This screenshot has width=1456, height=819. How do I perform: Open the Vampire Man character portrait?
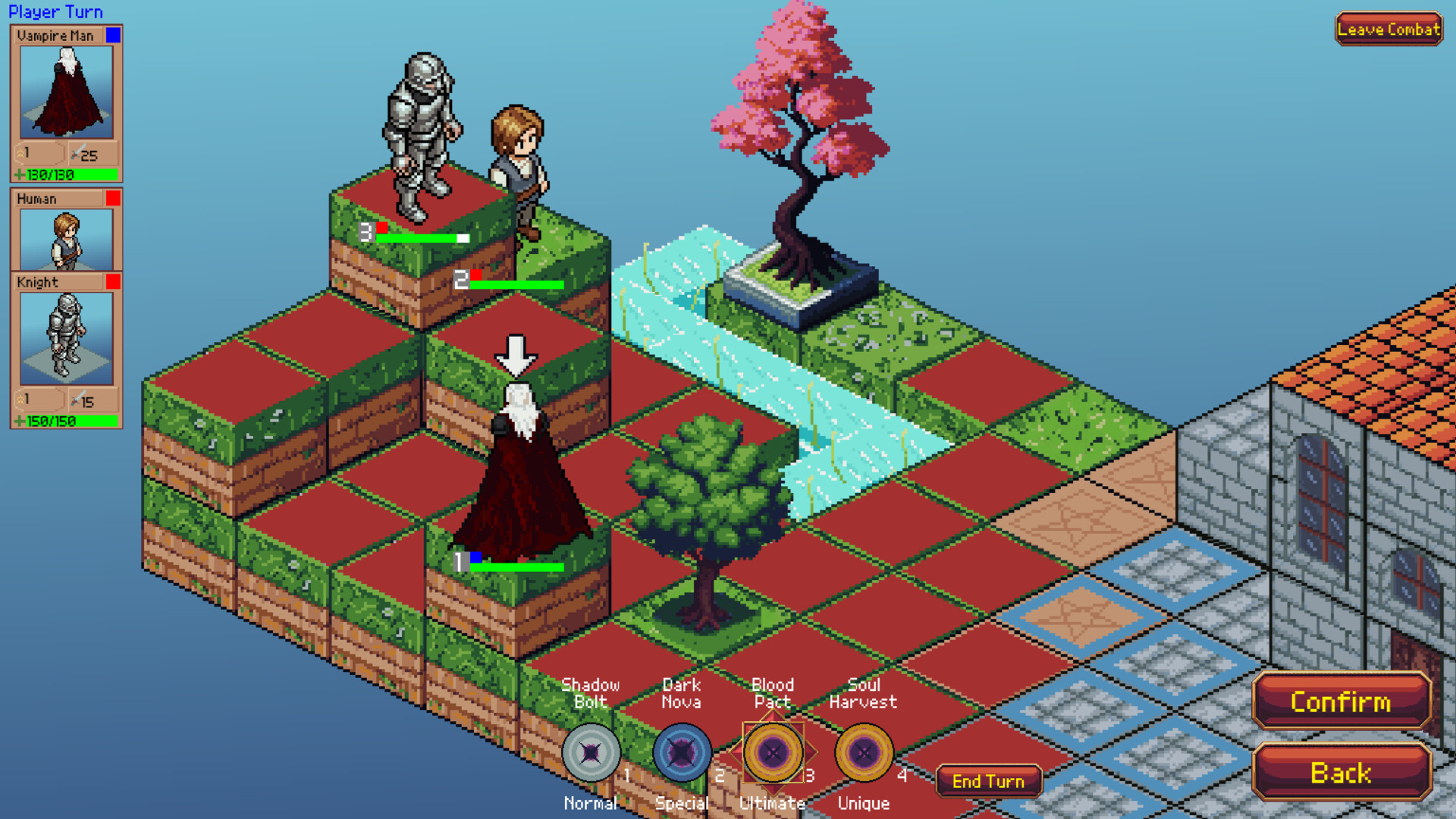coord(65,93)
